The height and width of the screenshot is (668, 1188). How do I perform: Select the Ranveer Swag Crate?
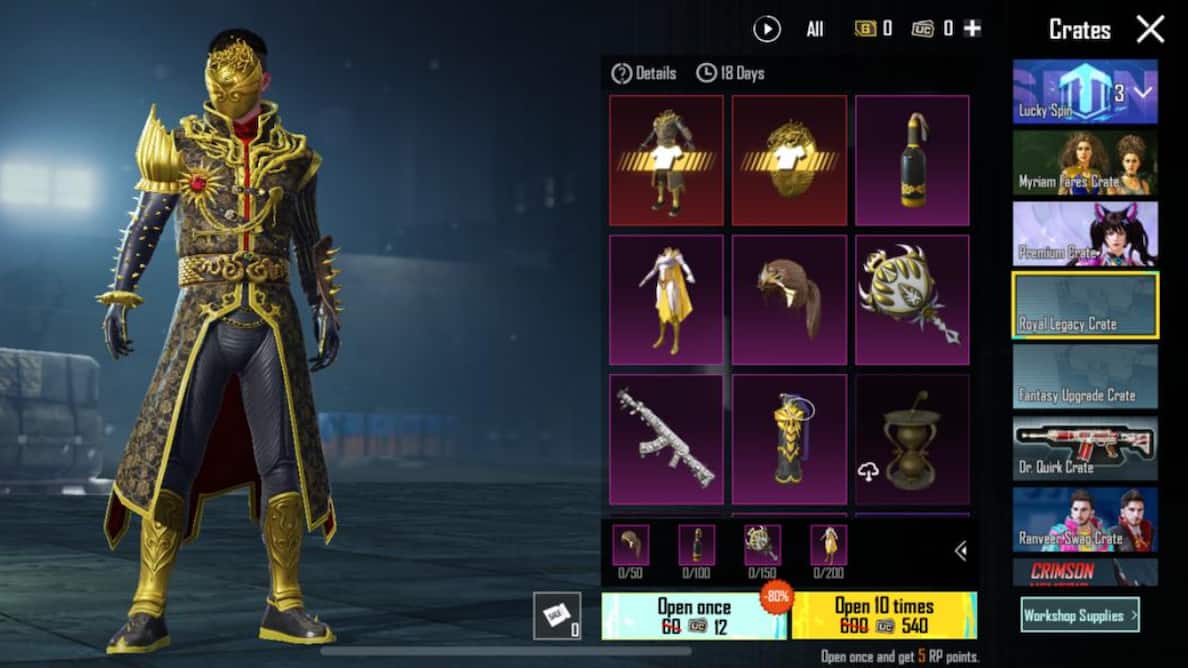tap(1085, 519)
